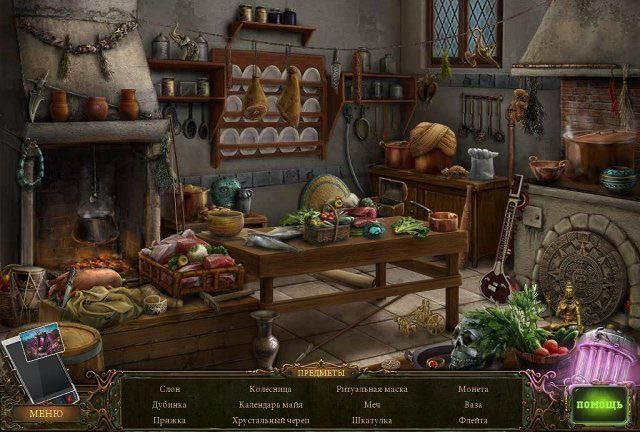Click the ПРЕДМЕТЫ panel header
The image size is (640, 432).
(320, 371)
